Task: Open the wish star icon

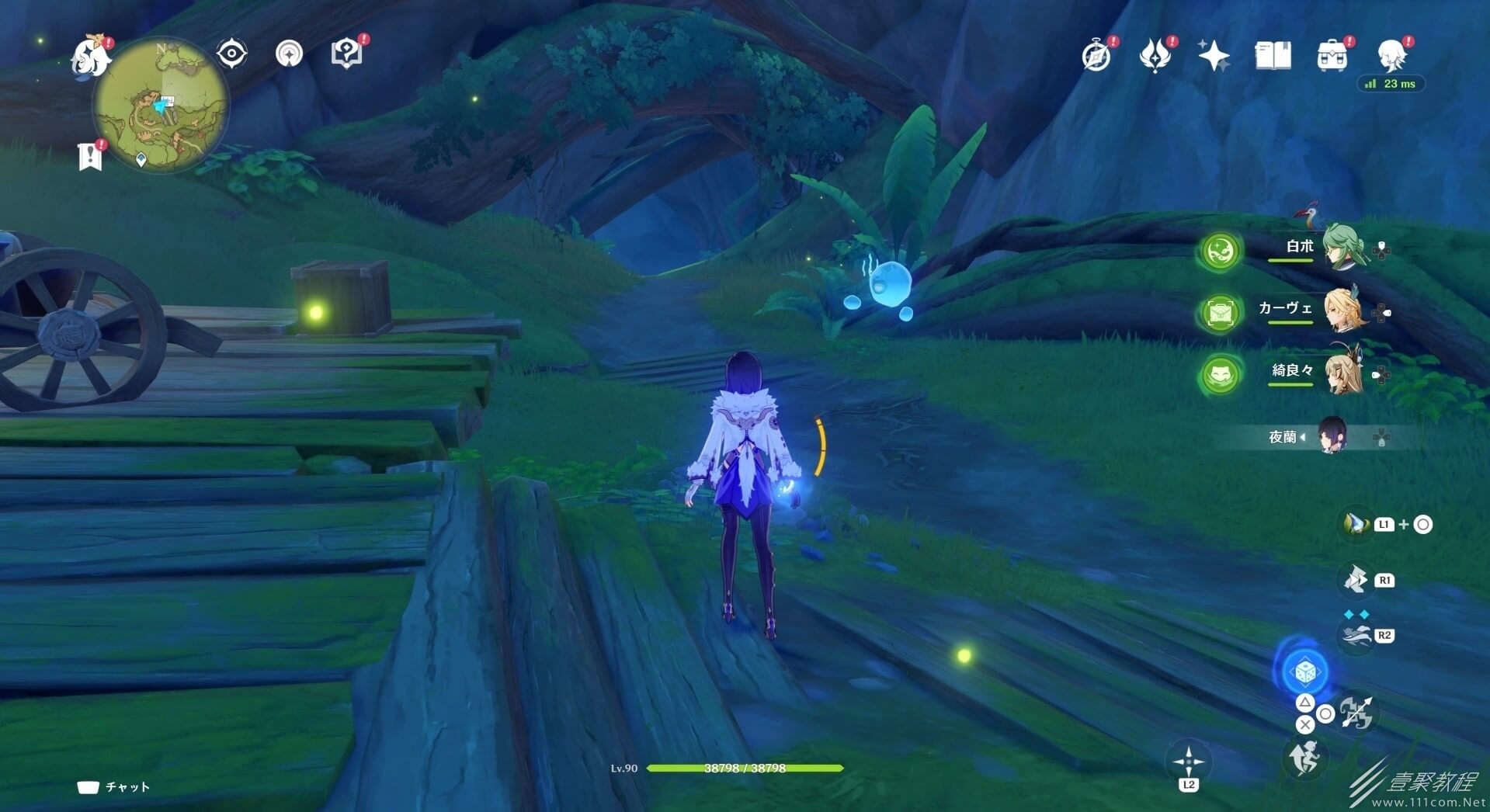Action: [1214, 55]
